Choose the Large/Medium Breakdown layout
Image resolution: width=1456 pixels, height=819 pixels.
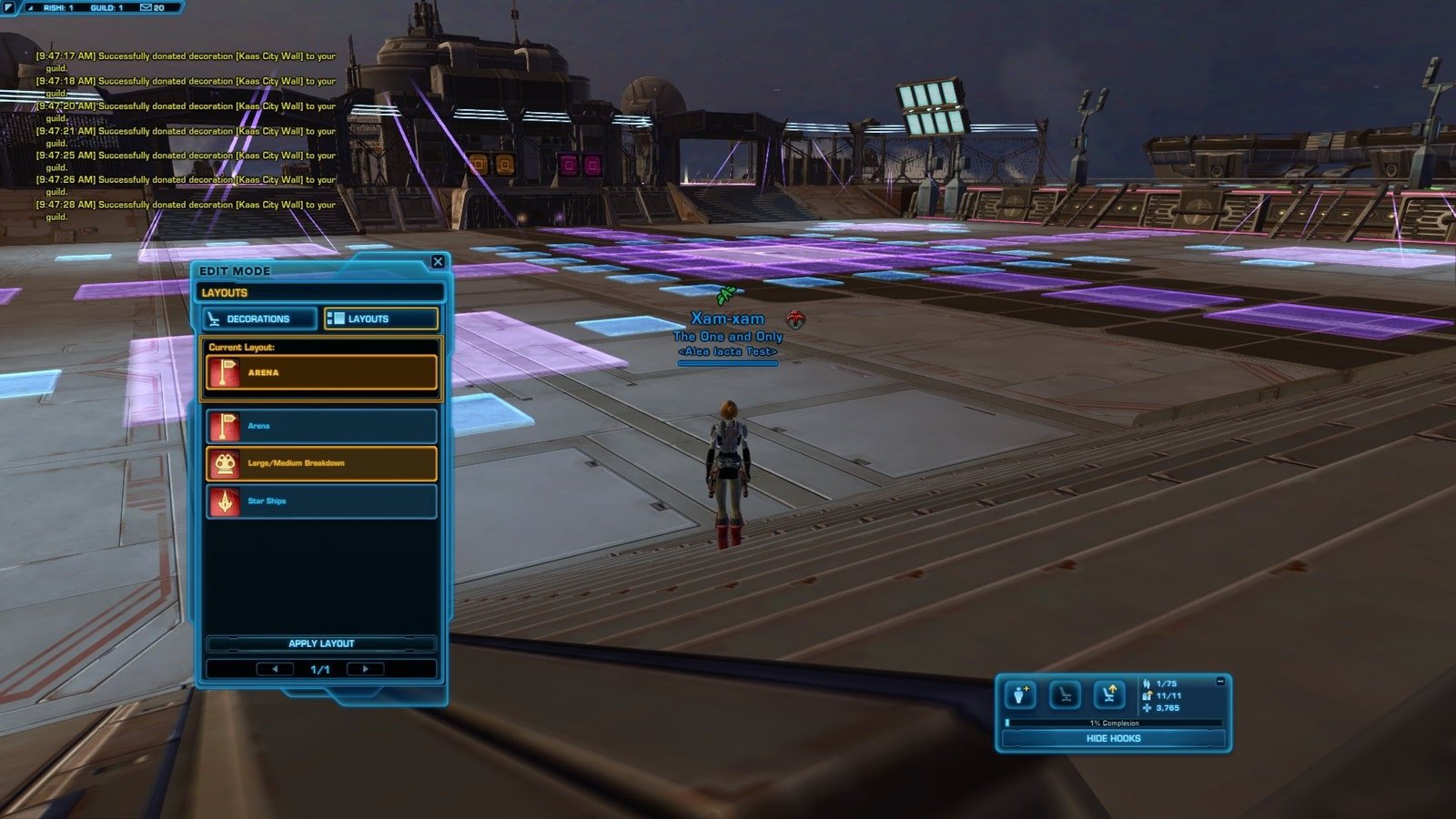pyautogui.click(x=321, y=463)
